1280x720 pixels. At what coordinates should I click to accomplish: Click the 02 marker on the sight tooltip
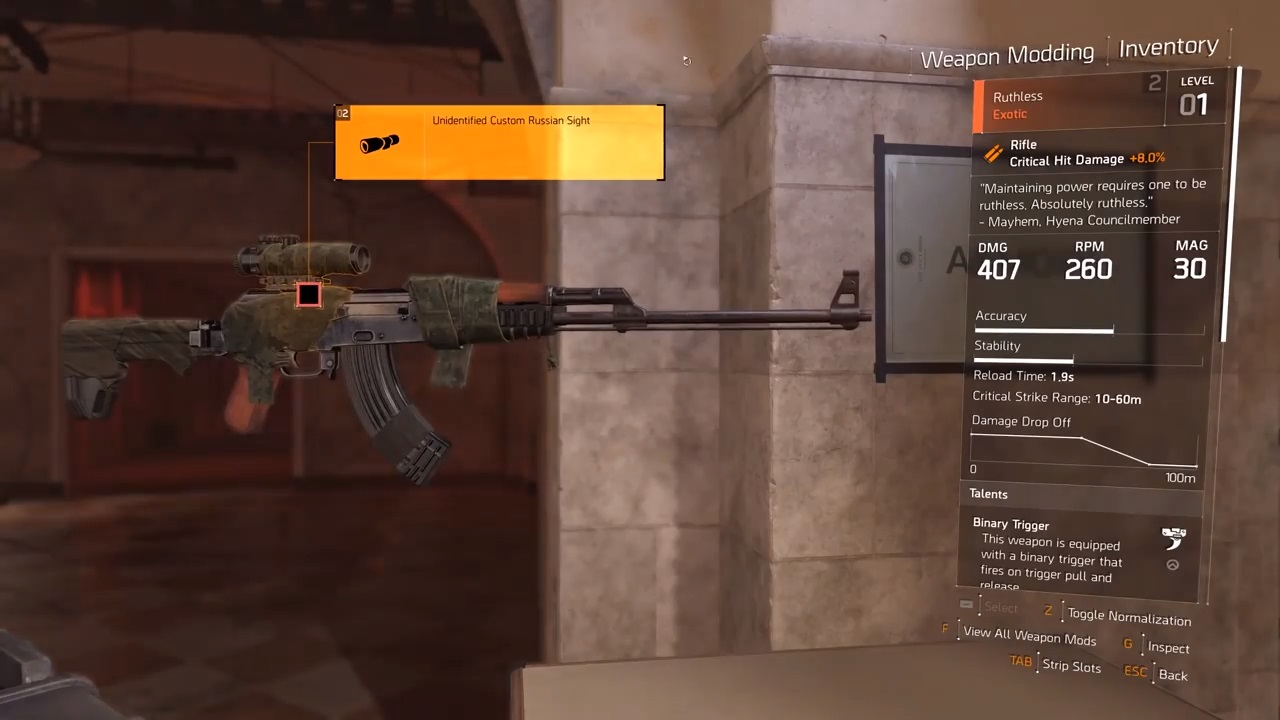343,113
